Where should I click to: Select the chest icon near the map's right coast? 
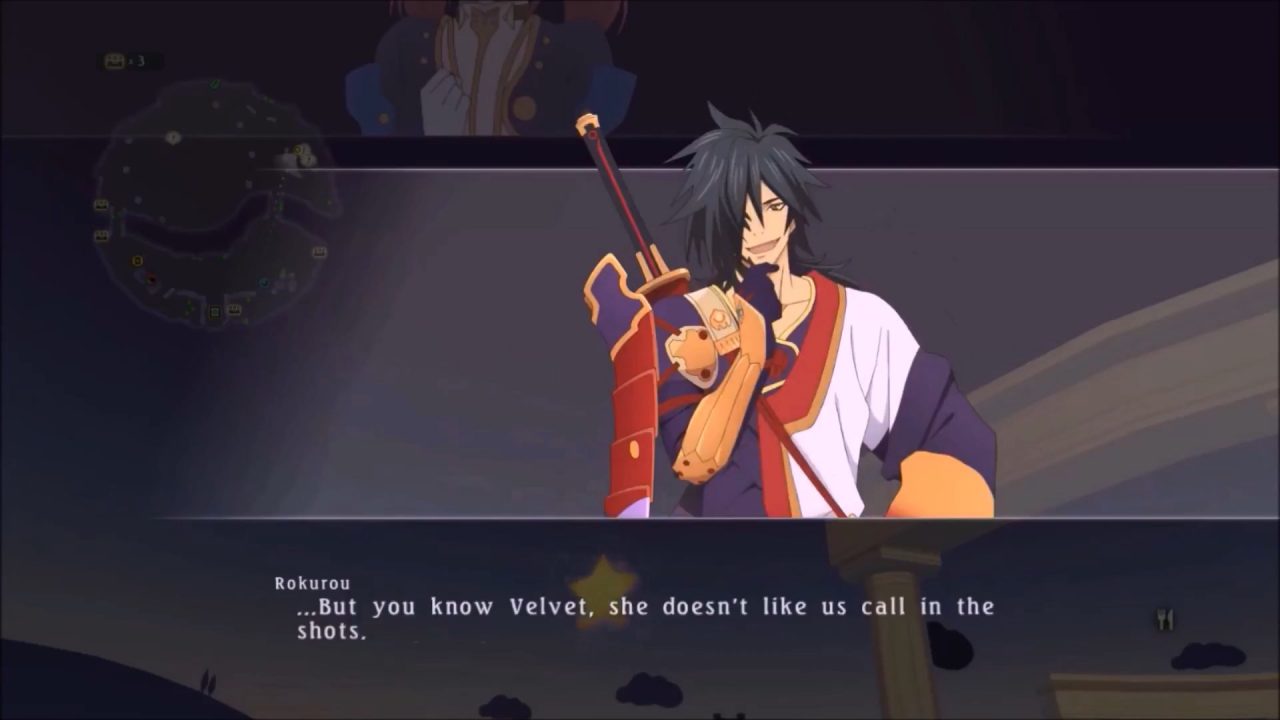point(318,250)
